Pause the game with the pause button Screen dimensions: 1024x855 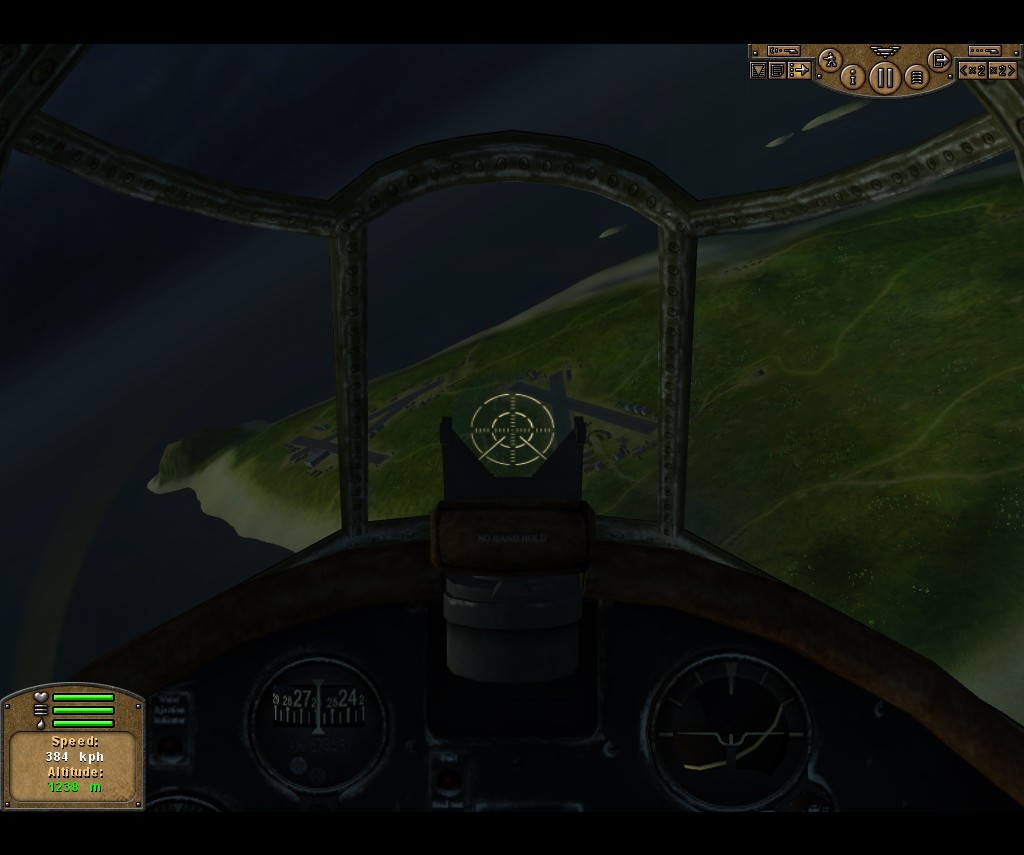point(884,77)
